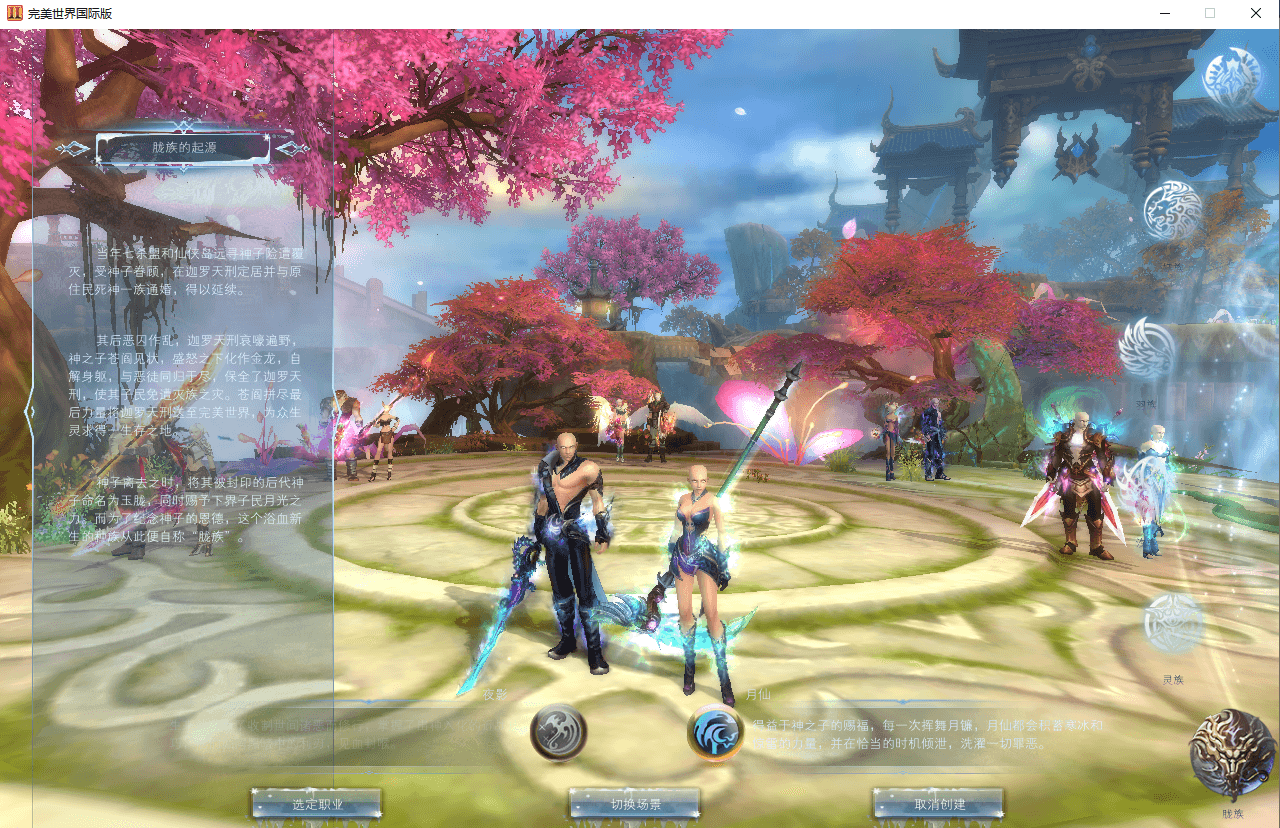Select the lion head race emblem

point(1173,211)
